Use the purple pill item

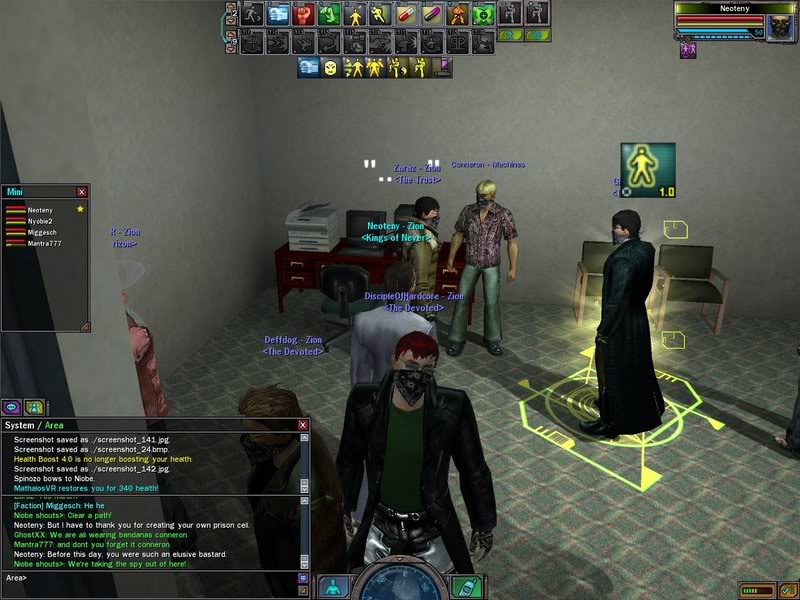point(433,14)
